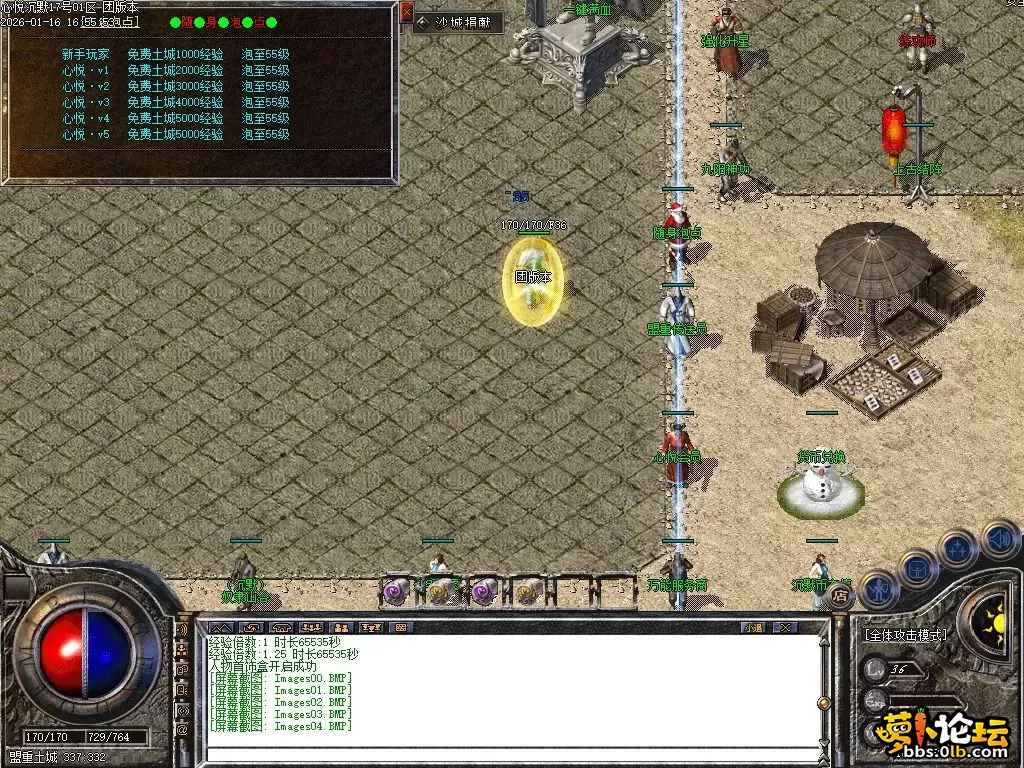Click the @ chat channel icon
Viewport: 1024px width, 768px height.
click(x=182, y=729)
